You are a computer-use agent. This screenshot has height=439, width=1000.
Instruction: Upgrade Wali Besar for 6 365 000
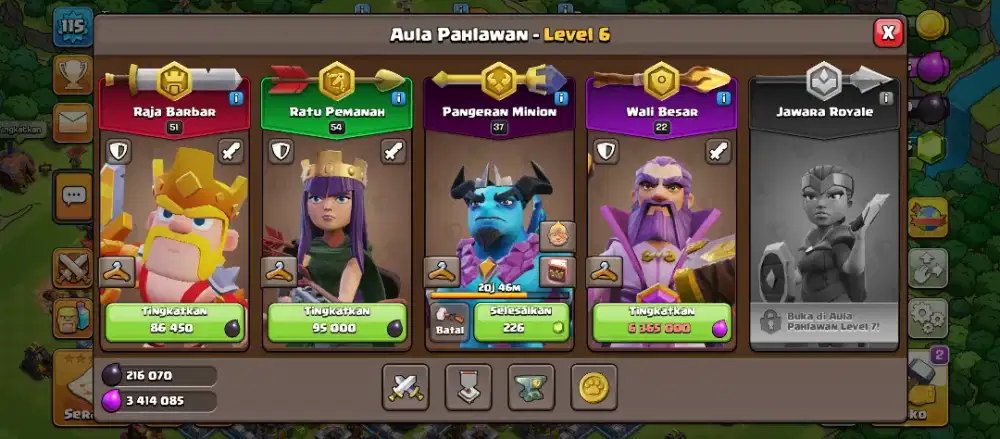(x=661, y=321)
